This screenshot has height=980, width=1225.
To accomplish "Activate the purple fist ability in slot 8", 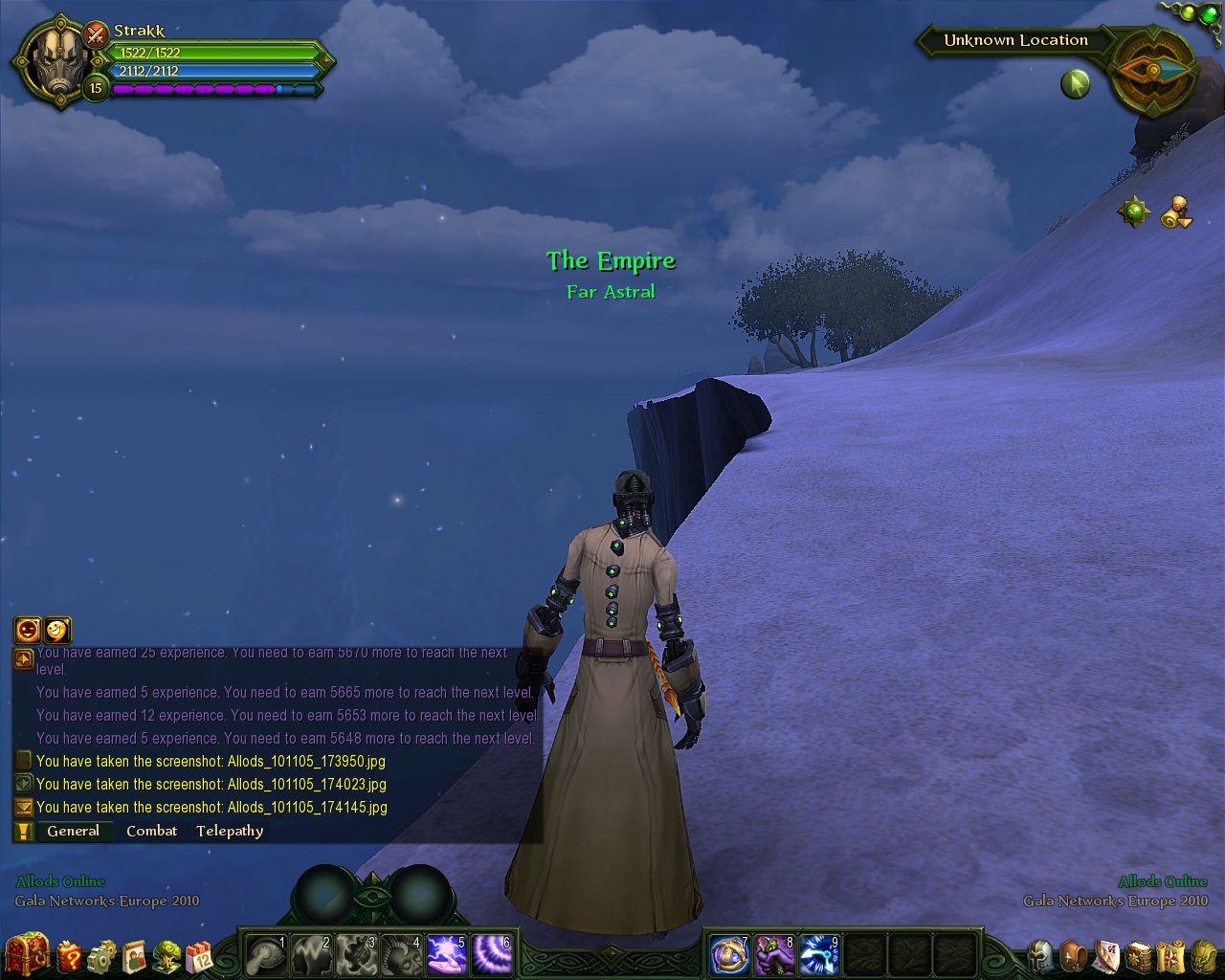I will click(774, 955).
